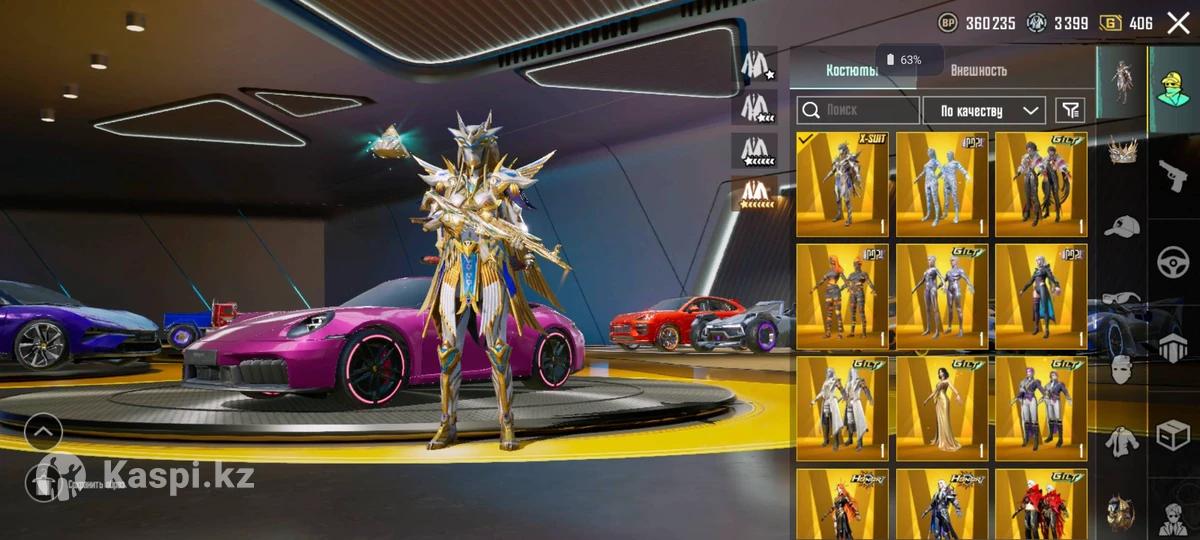
Task: Open the box crate category
Action: pyautogui.click(x=1172, y=436)
